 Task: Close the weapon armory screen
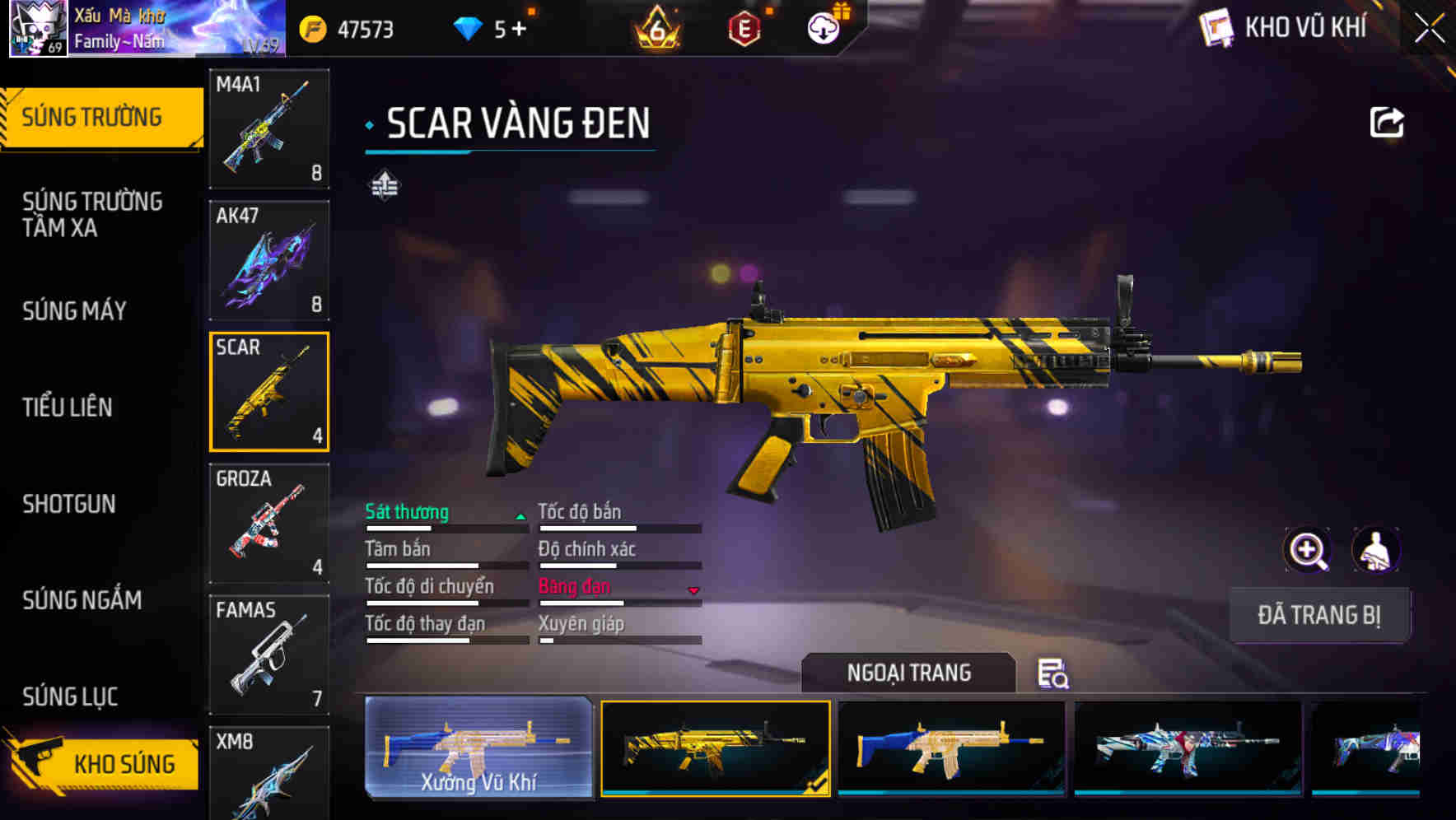[1429, 29]
